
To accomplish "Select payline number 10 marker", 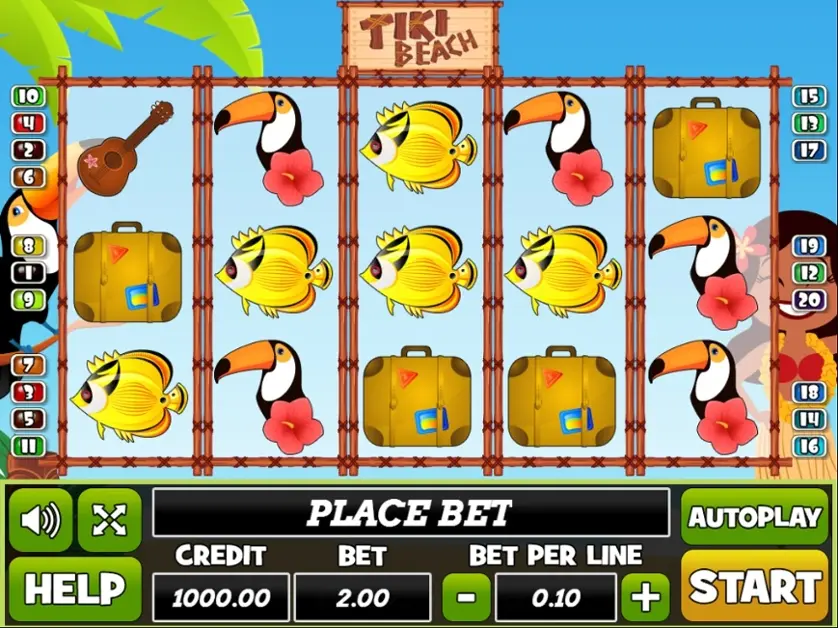I will click(29, 97).
